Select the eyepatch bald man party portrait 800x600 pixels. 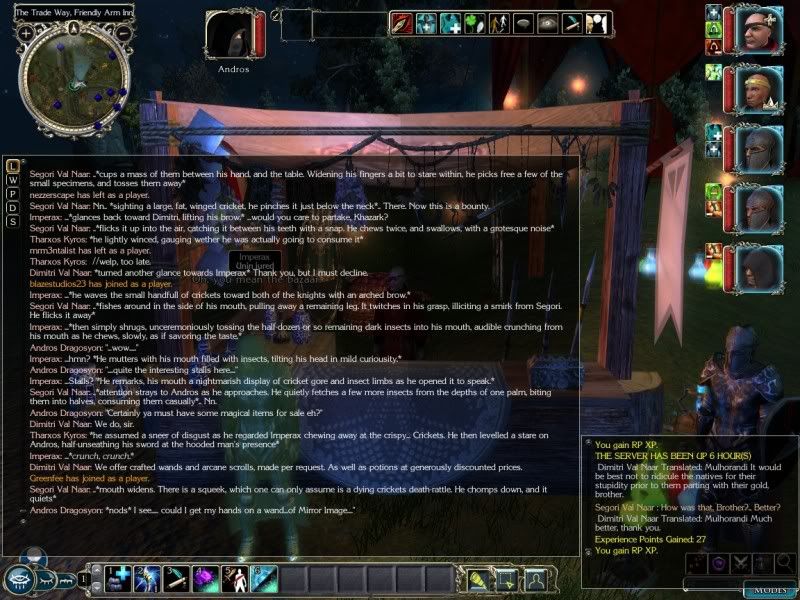coord(759,31)
